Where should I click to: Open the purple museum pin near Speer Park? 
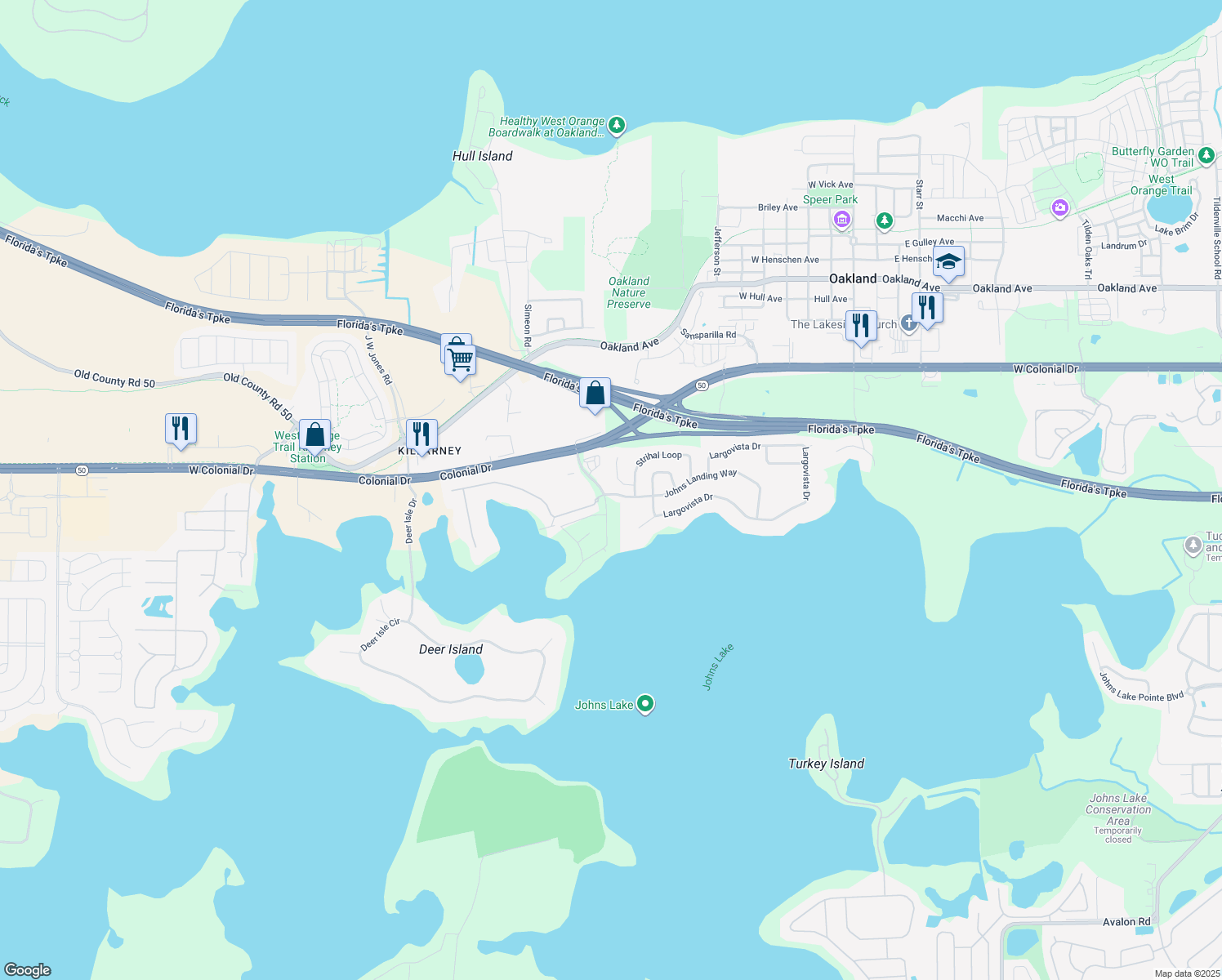coord(842,220)
